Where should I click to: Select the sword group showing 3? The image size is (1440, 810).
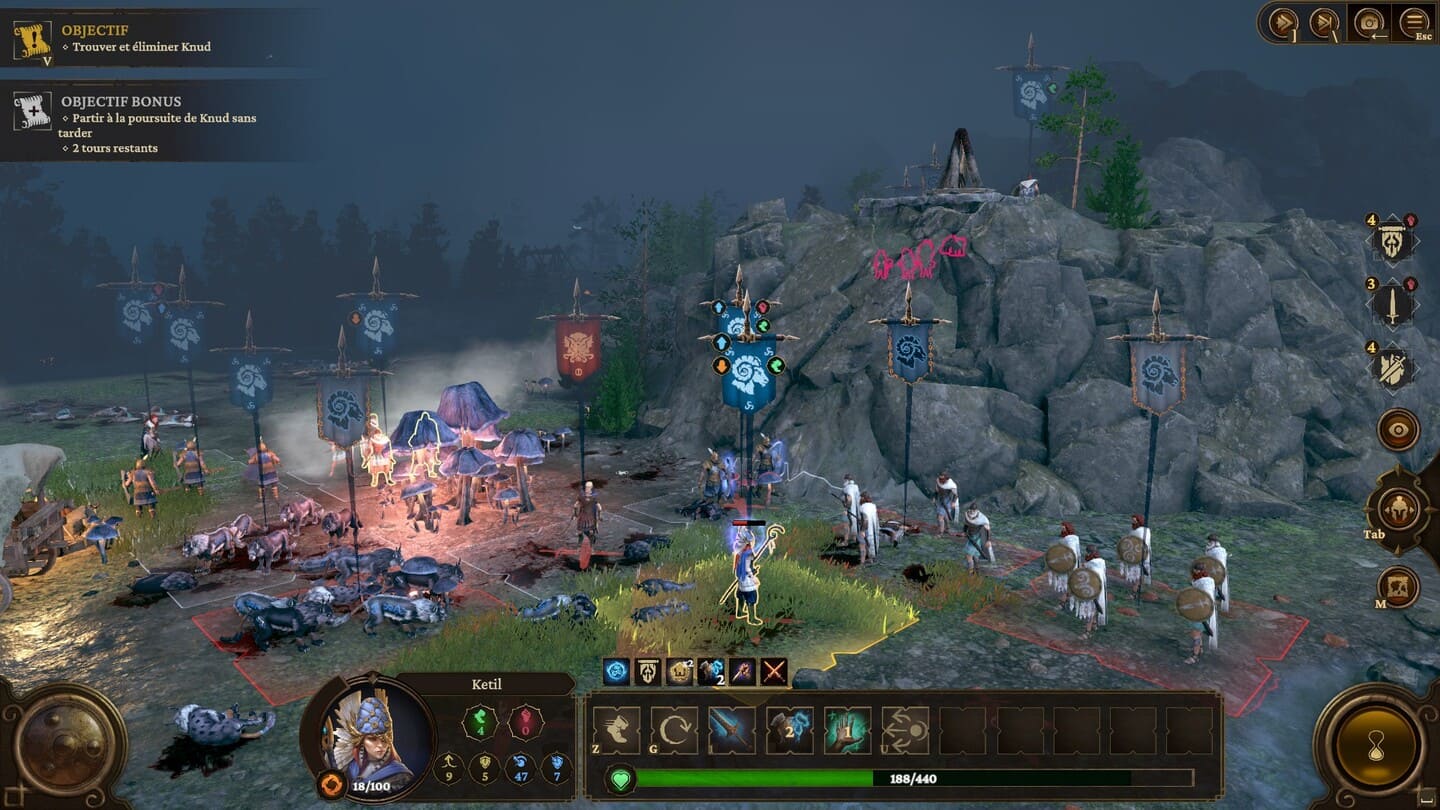[x=1392, y=304]
